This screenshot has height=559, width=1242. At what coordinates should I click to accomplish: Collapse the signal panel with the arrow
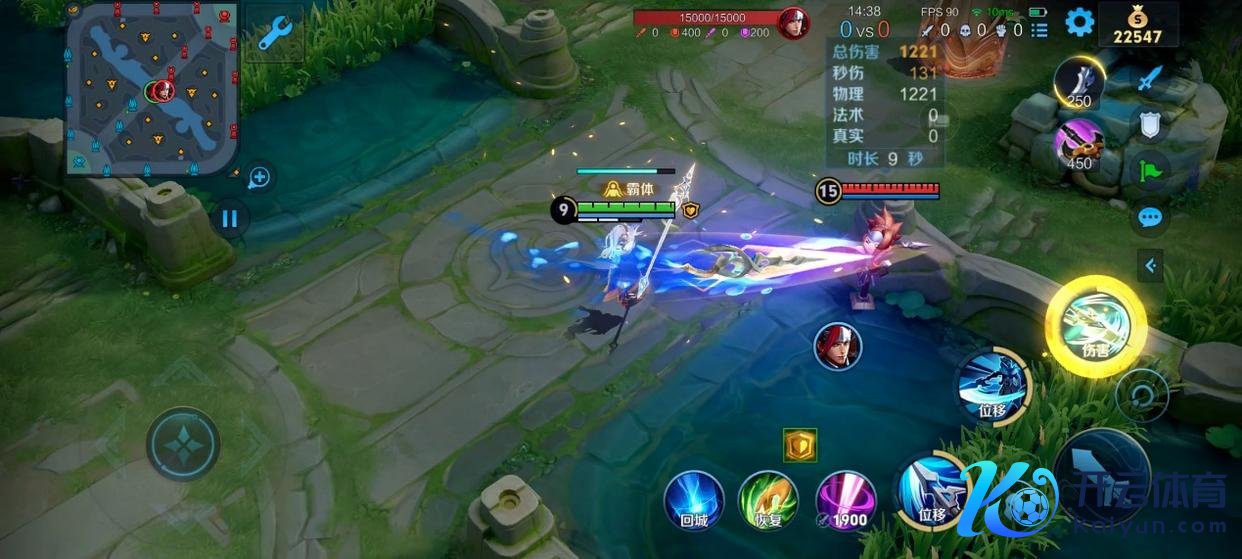click(x=1150, y=266)
